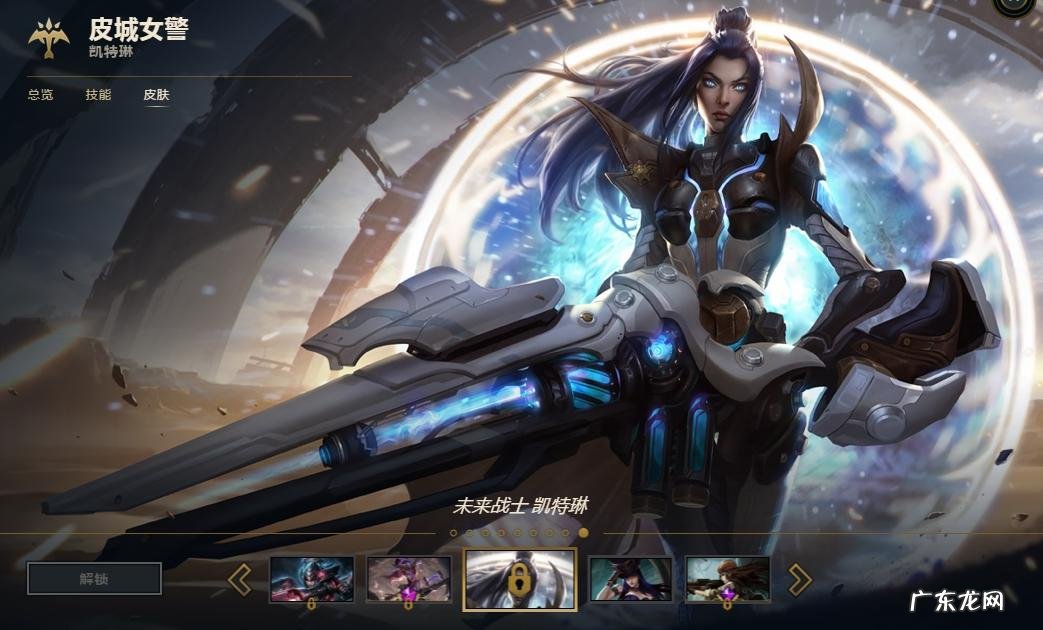Show next skins with the right arrow
Viewport: 1043px width, 630px height.
tap(800, 579)
